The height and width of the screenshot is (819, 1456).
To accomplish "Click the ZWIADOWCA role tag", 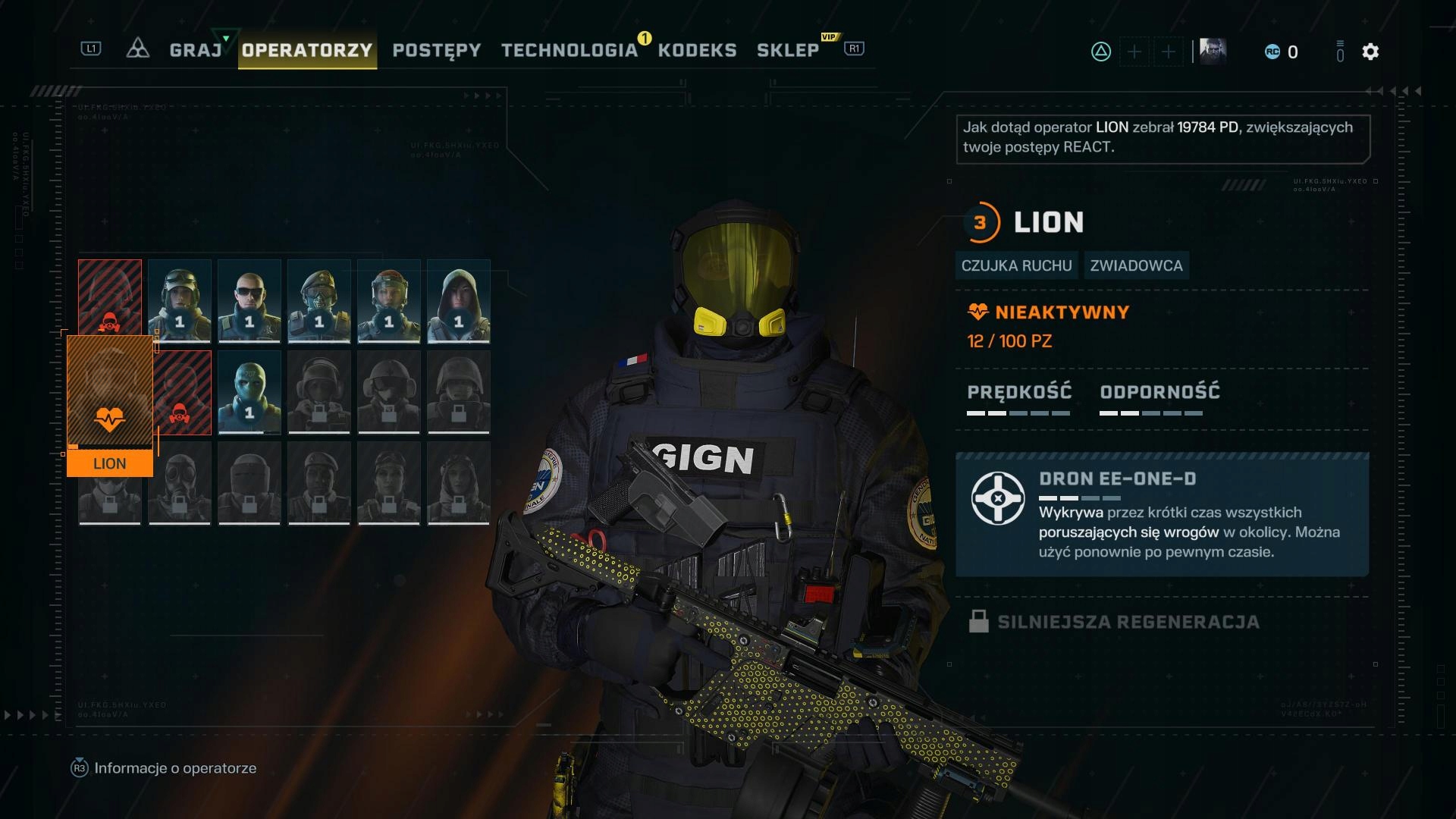I will click(x=1136, y=265).
